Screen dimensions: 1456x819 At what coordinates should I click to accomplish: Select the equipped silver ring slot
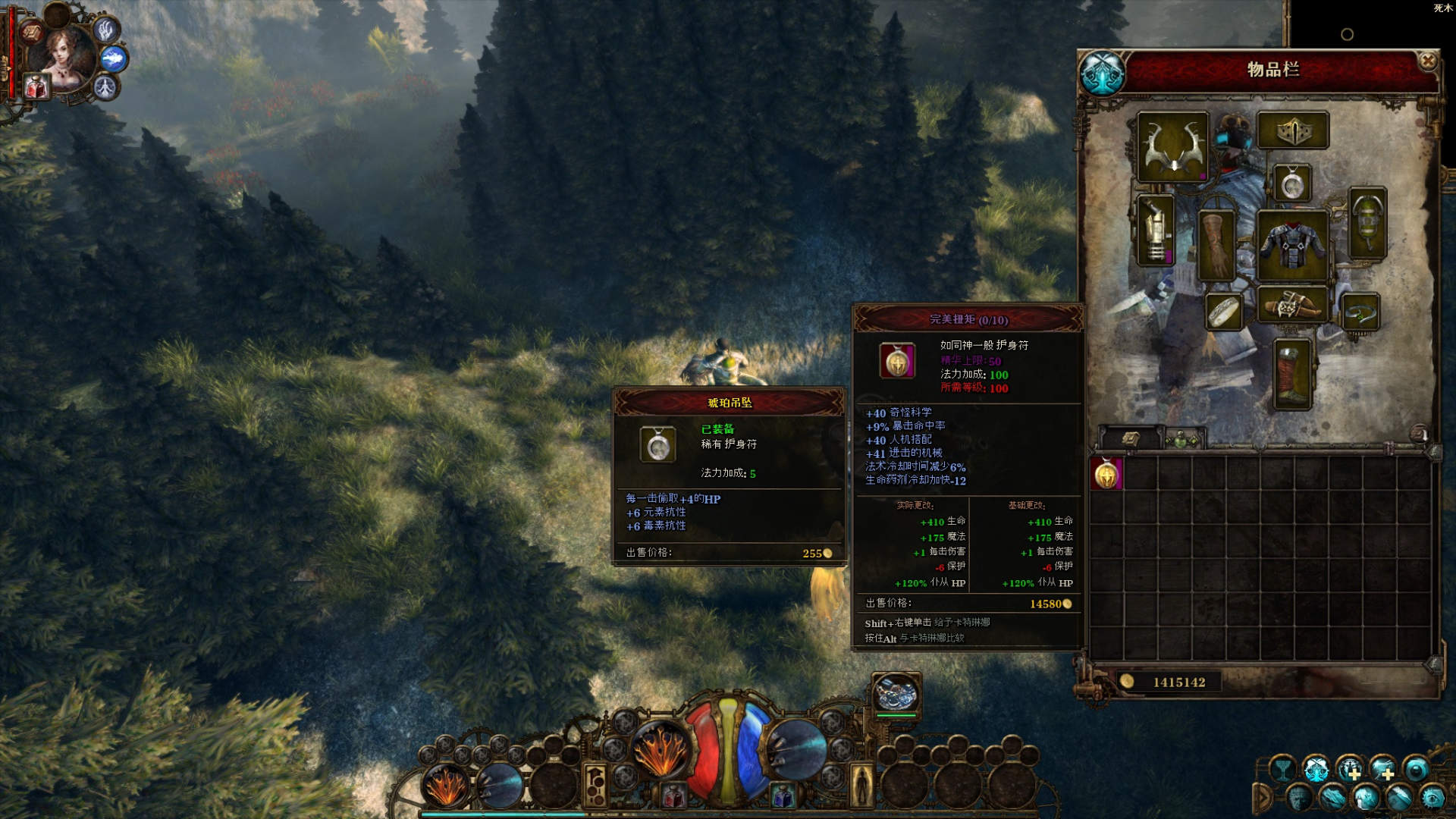click(x=1223, y=312)
